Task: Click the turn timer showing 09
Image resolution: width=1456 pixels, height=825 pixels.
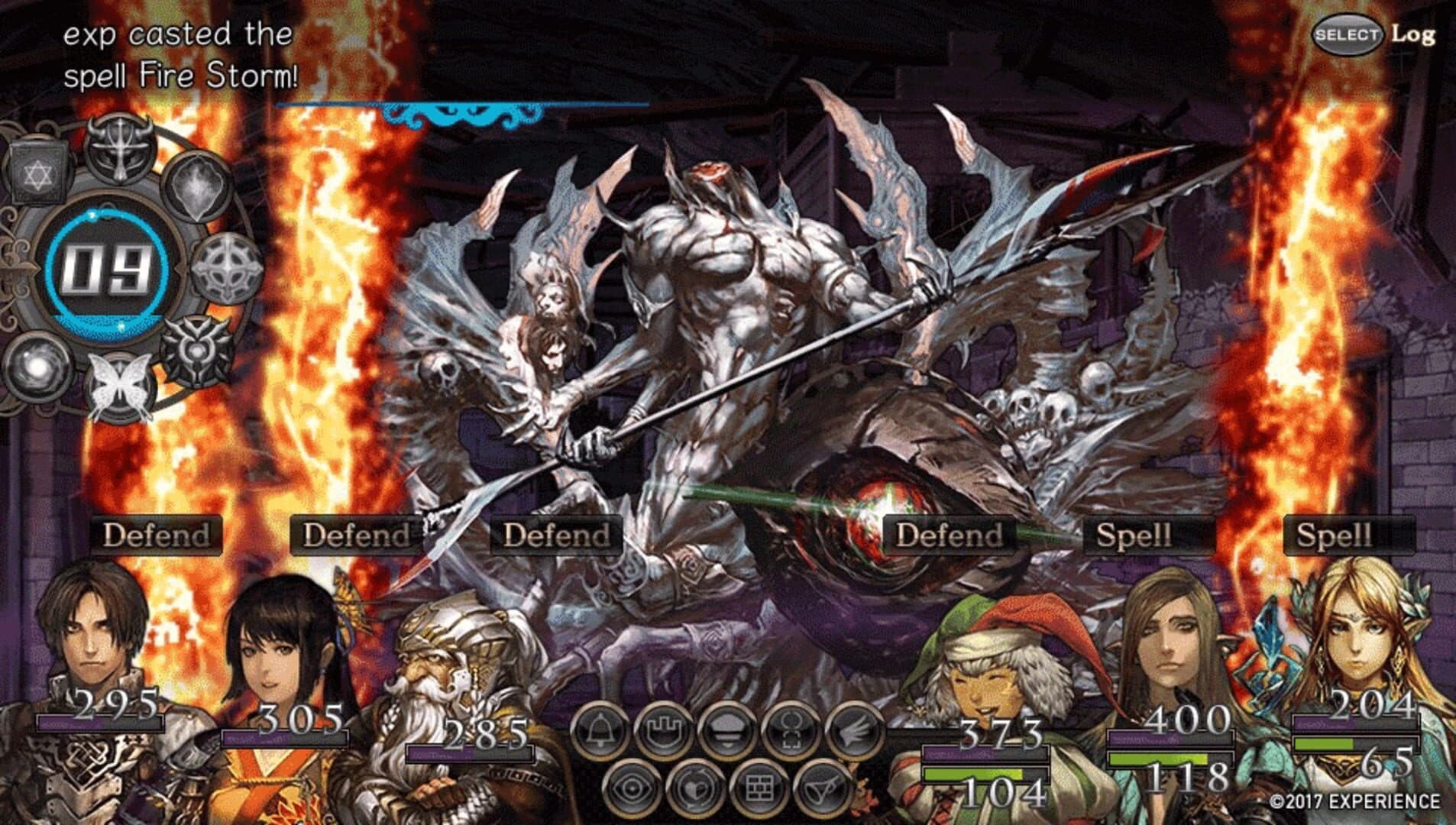Action: tap(107, 267)
